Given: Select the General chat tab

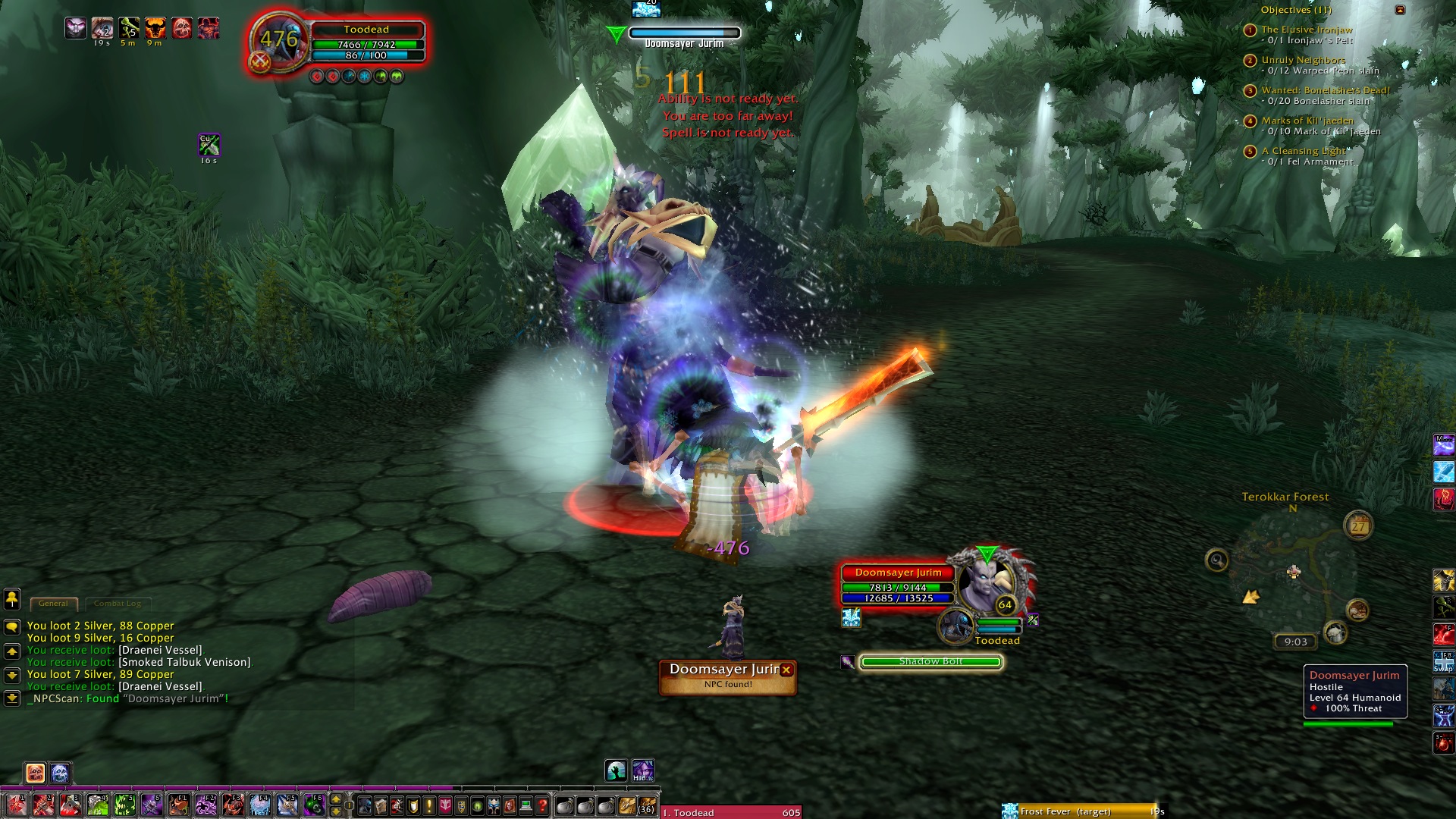Looking at the screenshot, I should tap(53, 604).
